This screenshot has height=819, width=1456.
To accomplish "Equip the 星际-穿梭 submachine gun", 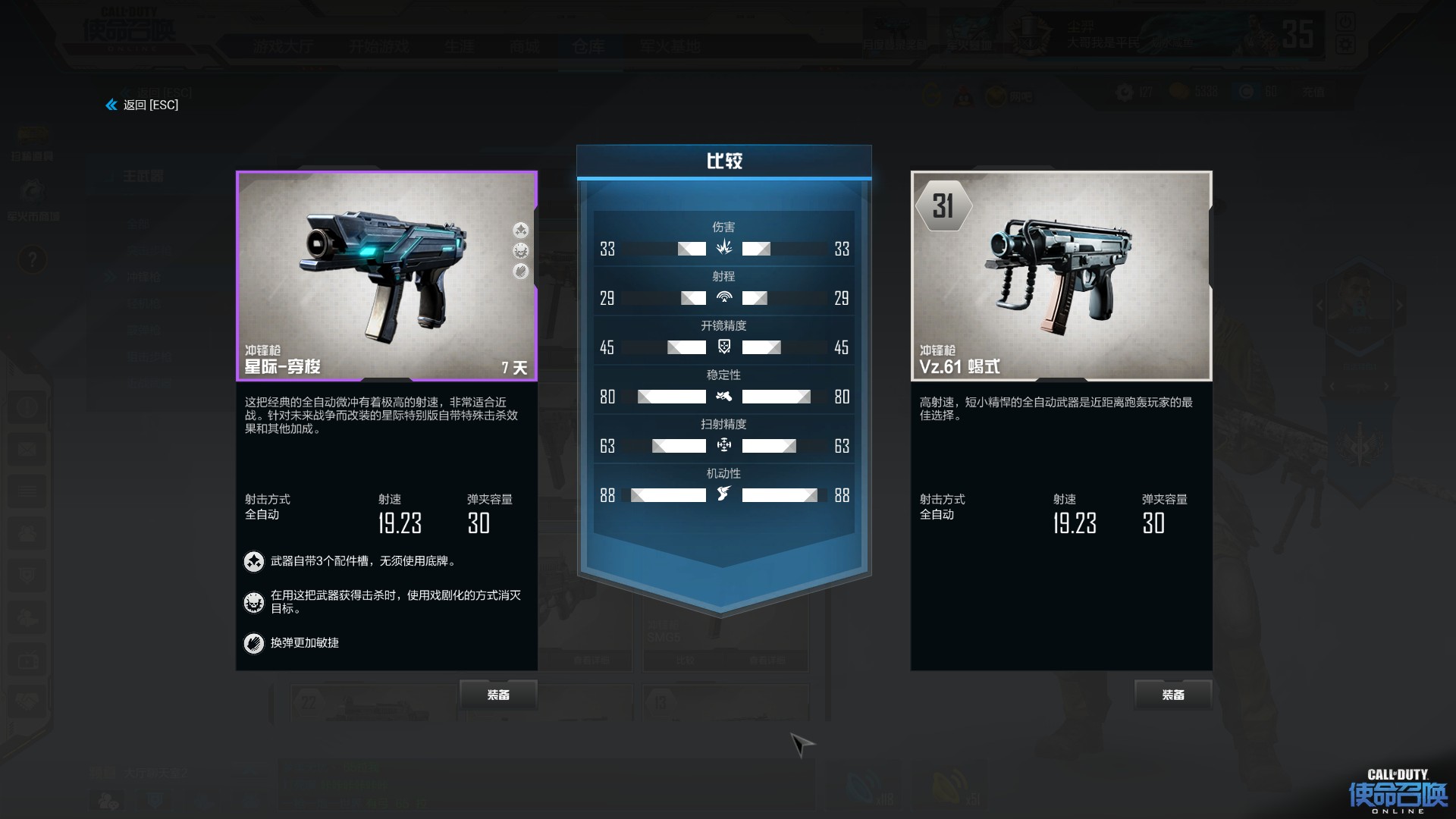I will tap(498, 695).
